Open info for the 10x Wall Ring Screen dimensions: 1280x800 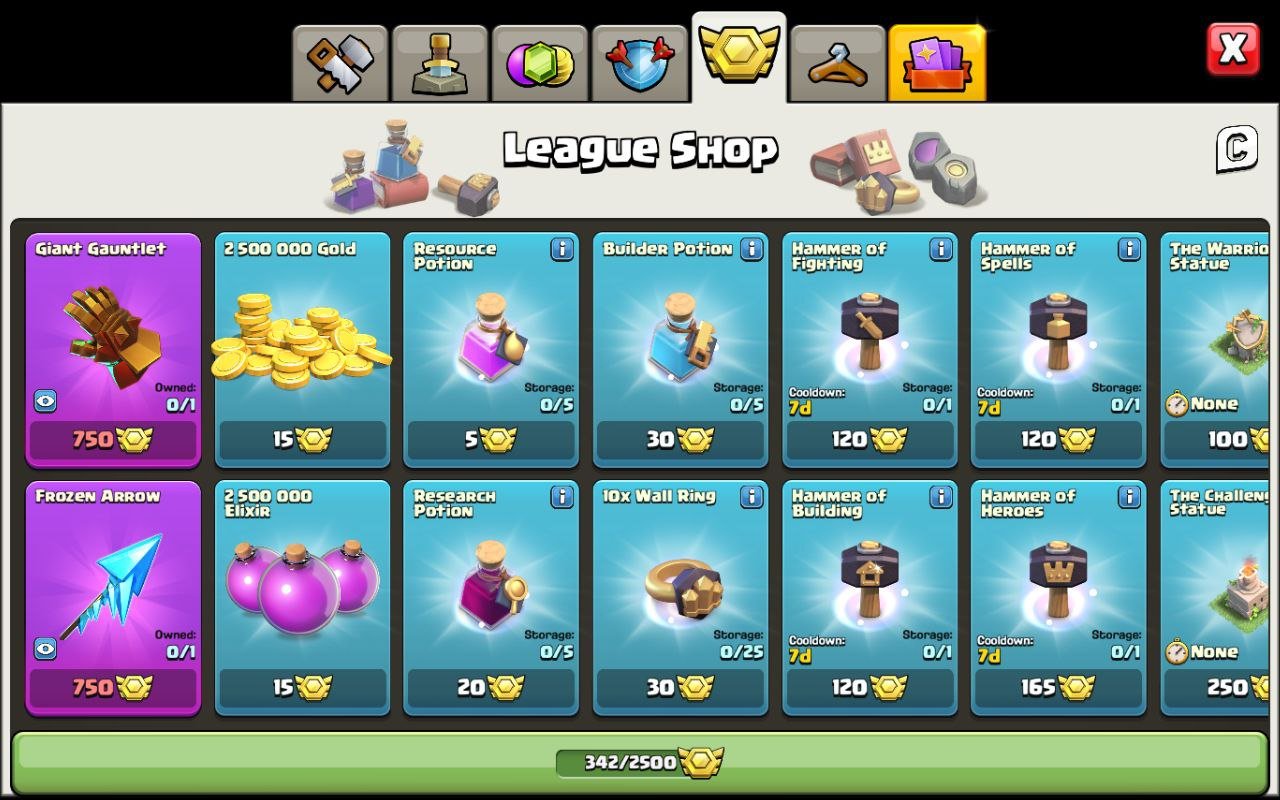751,497
